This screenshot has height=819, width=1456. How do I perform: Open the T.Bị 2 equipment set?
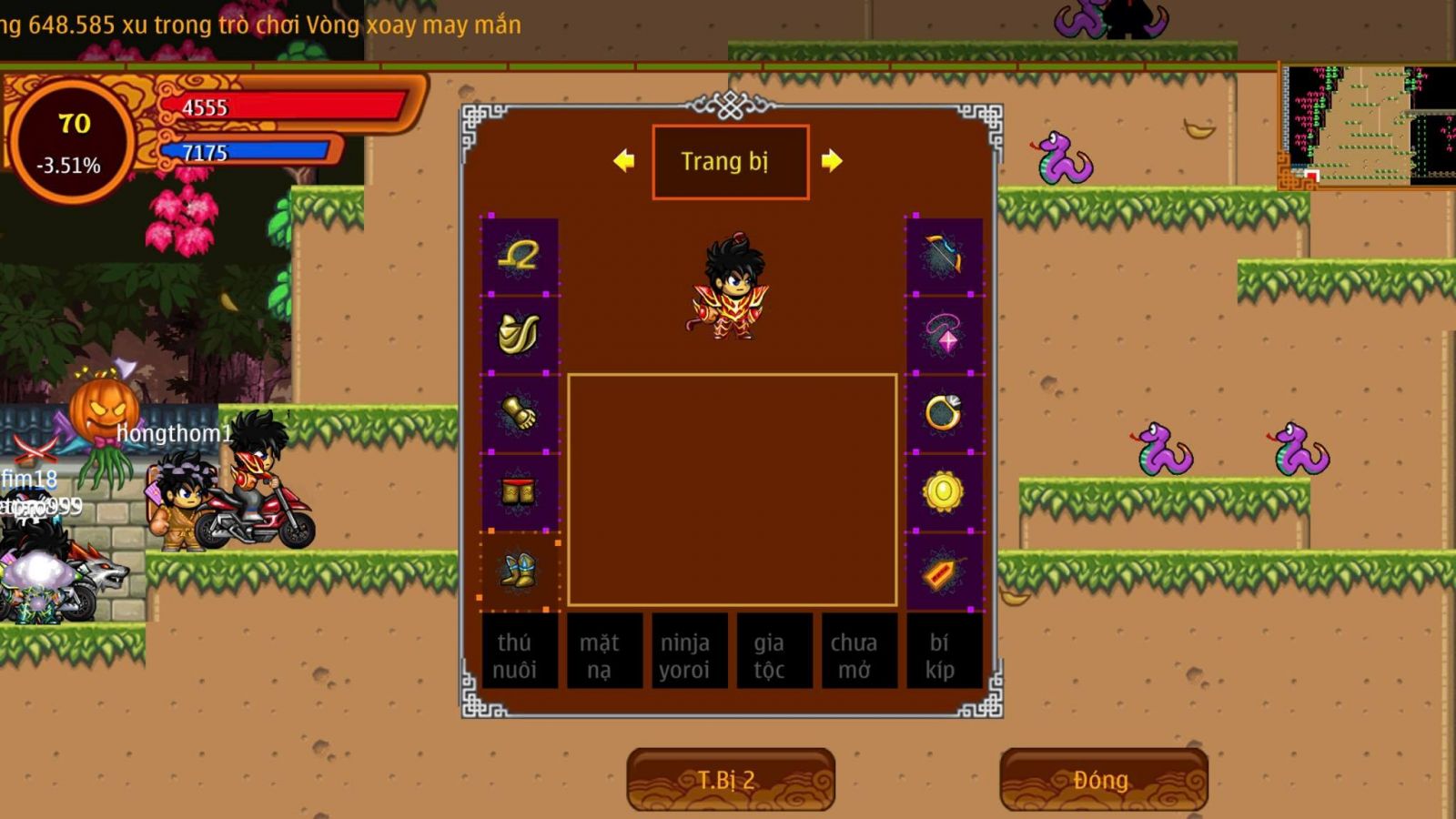click(x=730, y=779)
